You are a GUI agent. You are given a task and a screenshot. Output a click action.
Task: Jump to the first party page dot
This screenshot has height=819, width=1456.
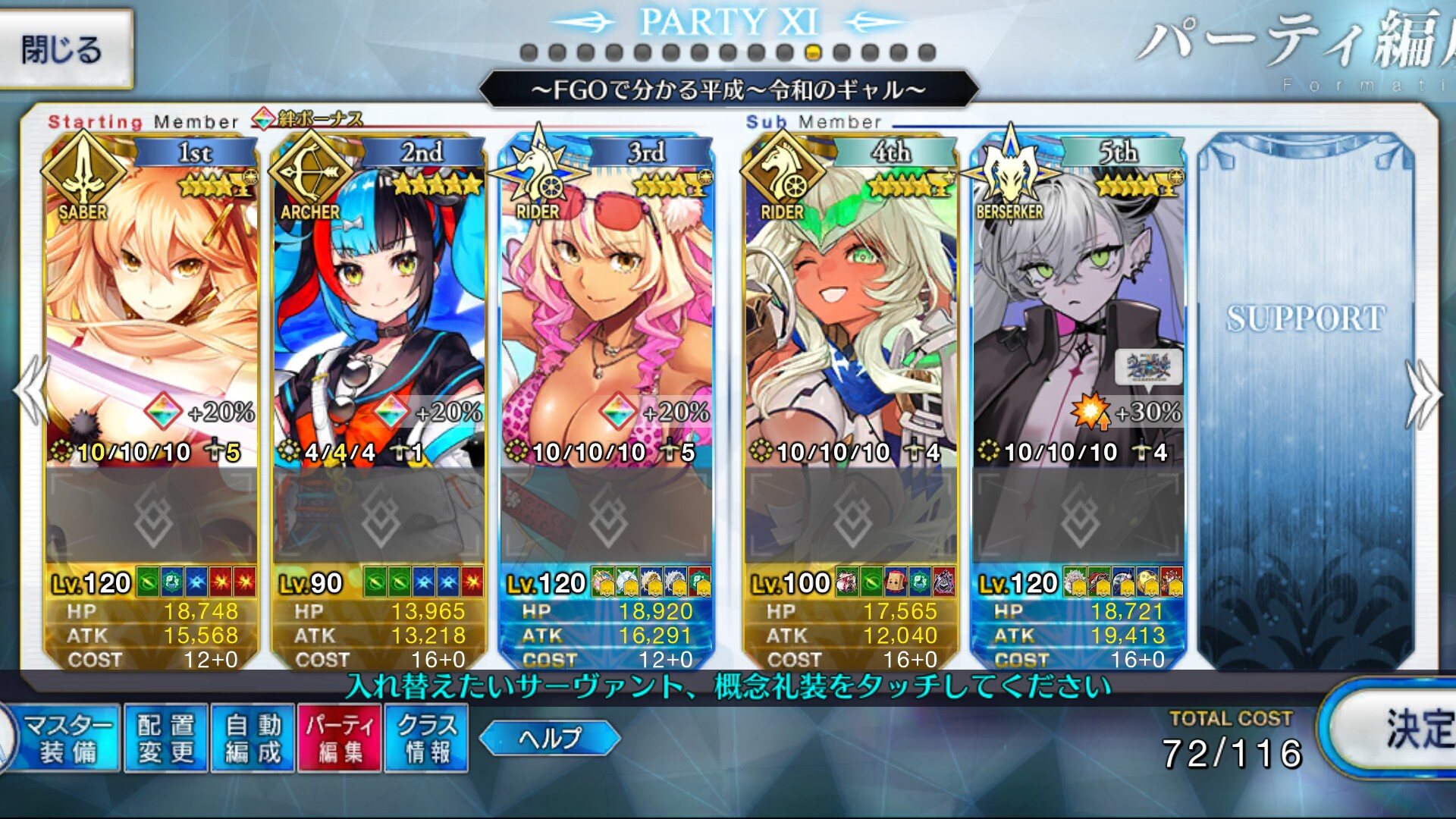coord(529,52)
